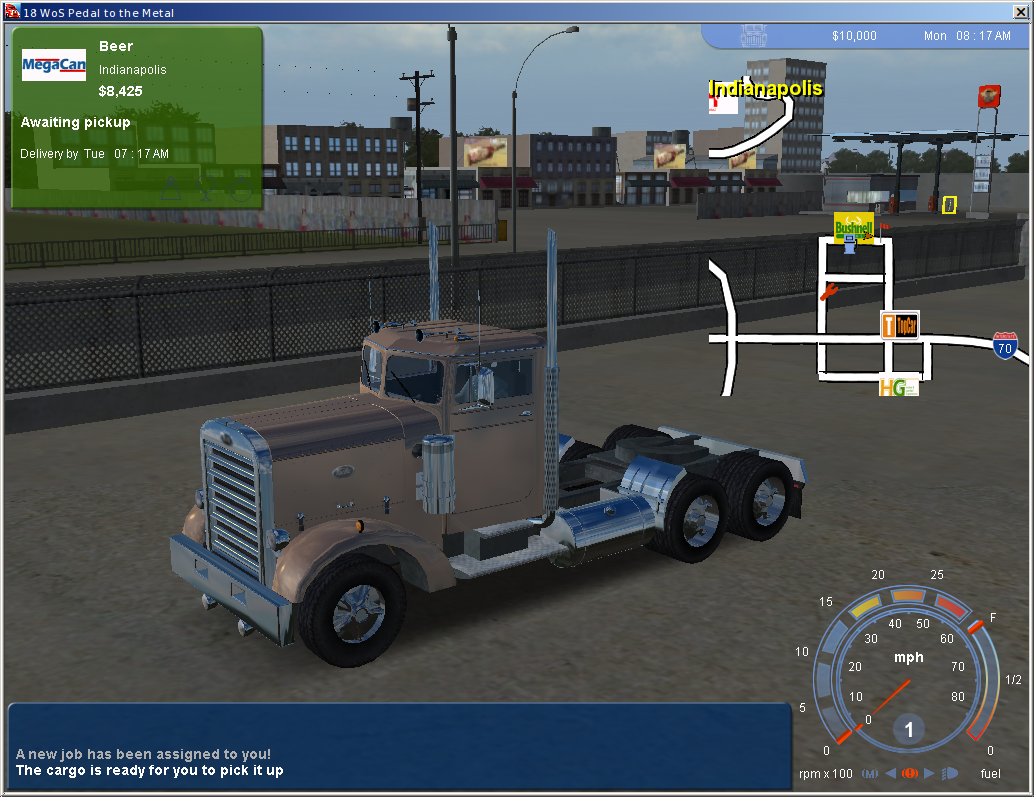Activate the right turn signal arrow
The image size is (1034, 797).
pyautogui.click(x=929, y=773)
